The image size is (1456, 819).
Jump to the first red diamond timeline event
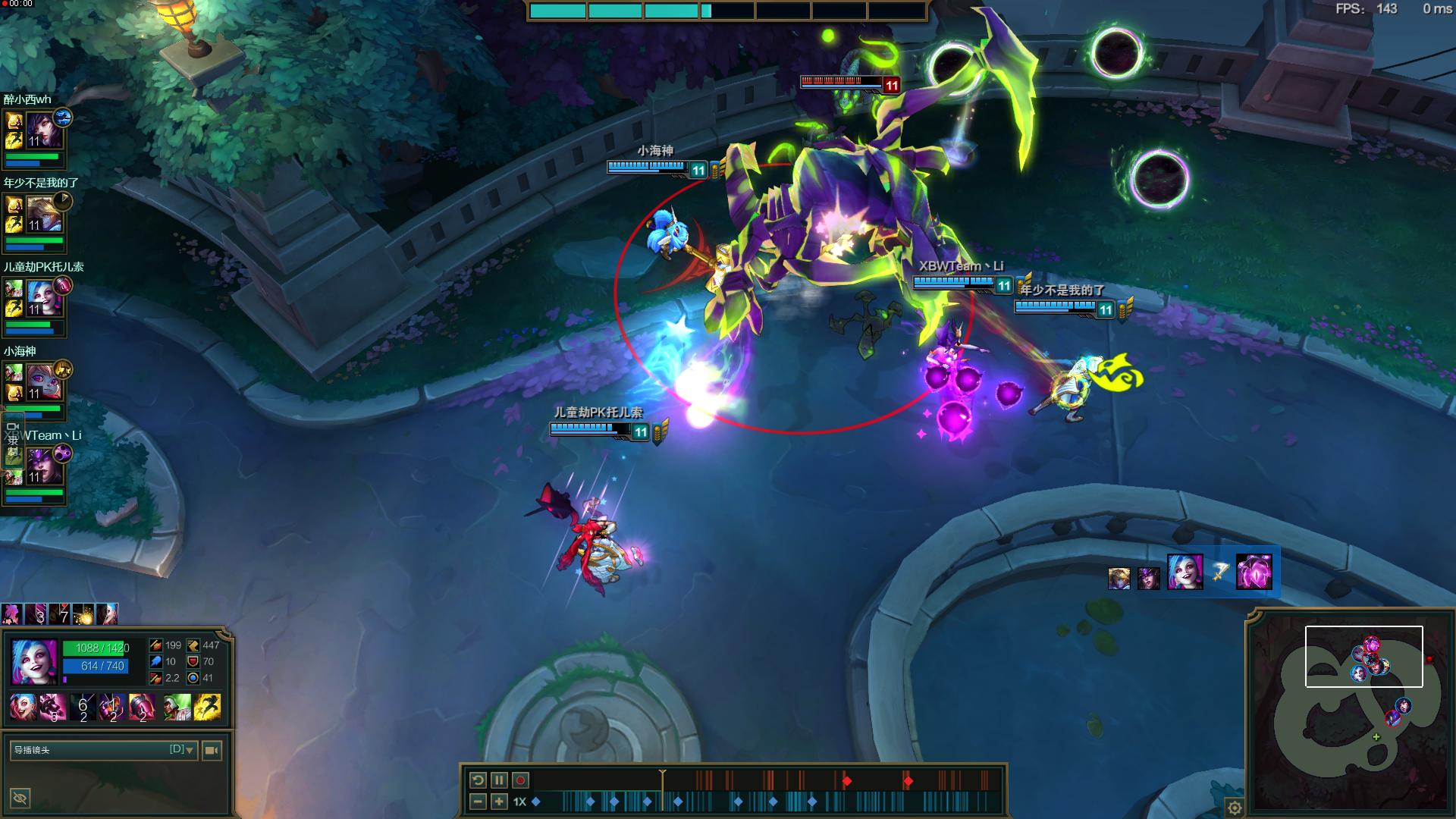(847, 781)
